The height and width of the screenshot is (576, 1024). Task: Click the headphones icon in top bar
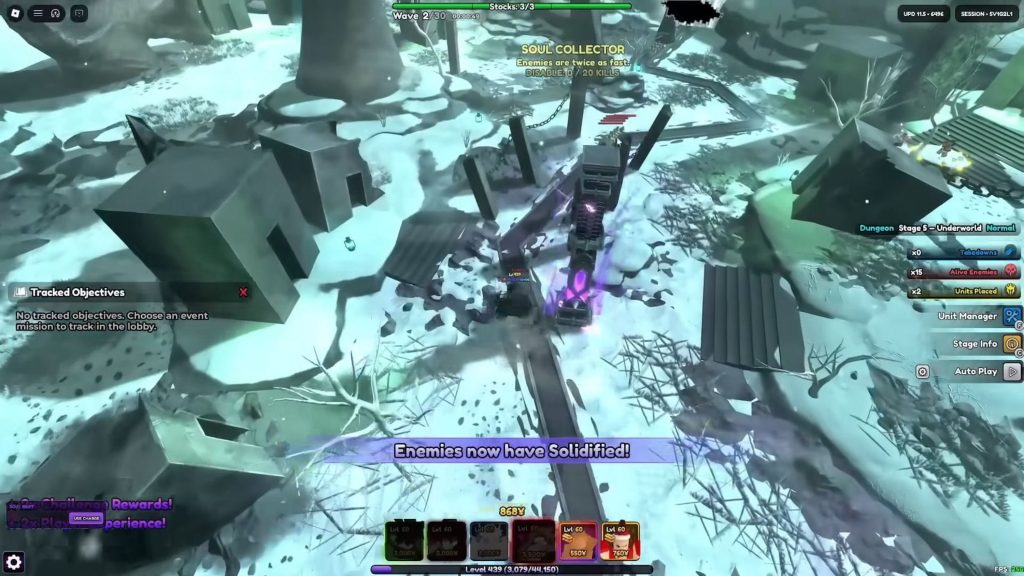[x=54, y=13]
